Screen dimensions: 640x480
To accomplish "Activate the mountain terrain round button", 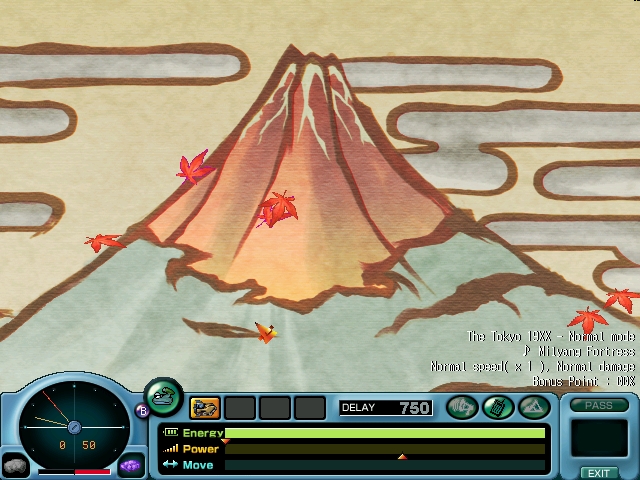I will tap(532, 407).
